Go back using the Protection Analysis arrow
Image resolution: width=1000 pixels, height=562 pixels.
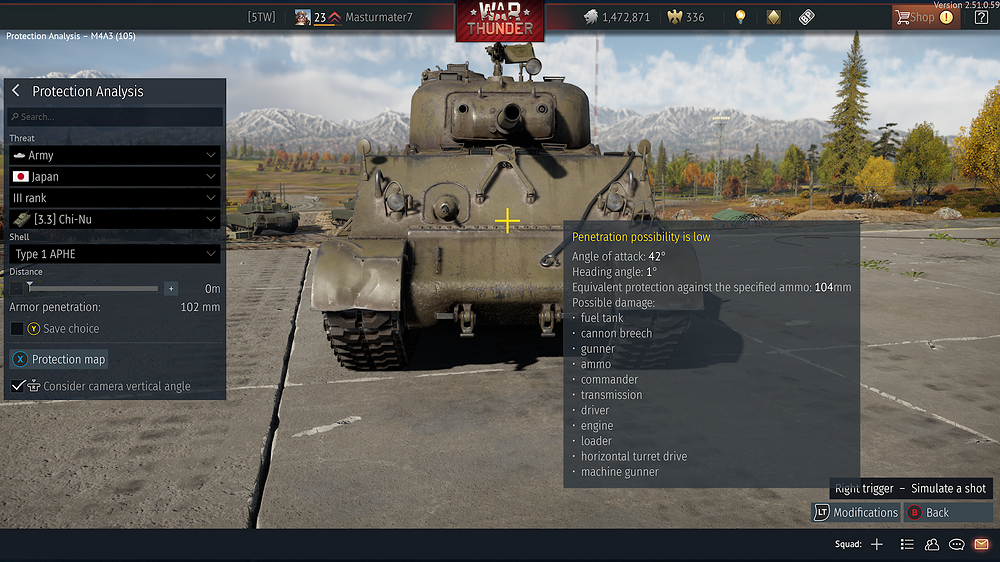point(16,91)
